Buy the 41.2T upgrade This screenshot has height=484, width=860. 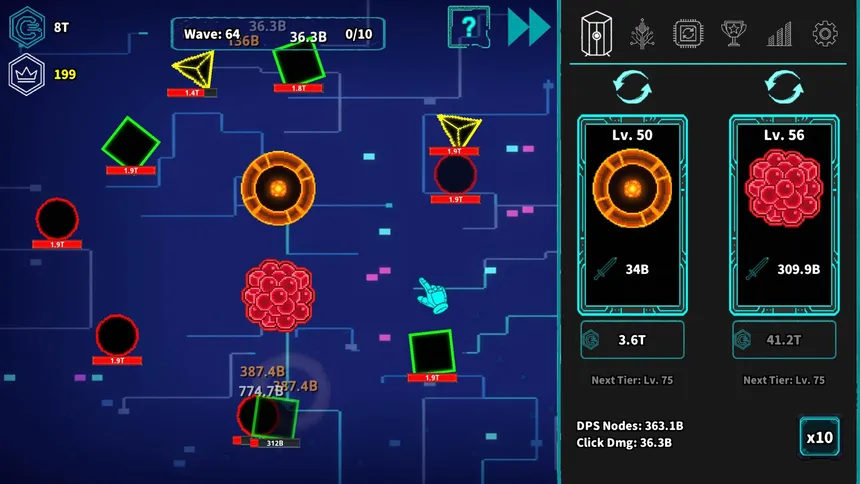pyautogui.click(x=783, y=339)
